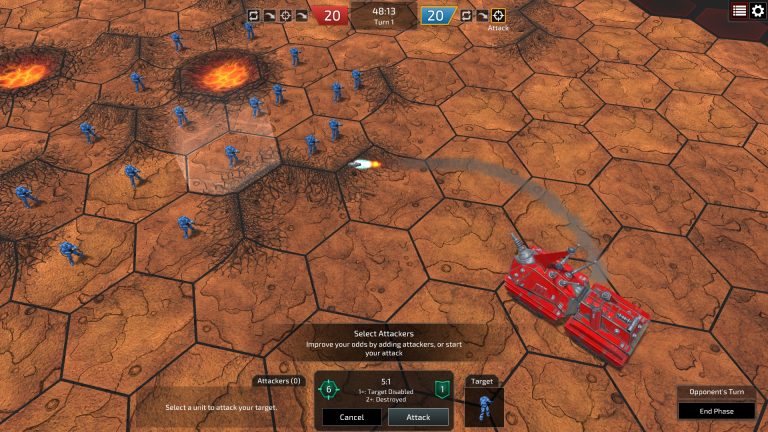Select the highlighted Attack phase icon
This screenshot has height=432, width=768.
[498, 15]
